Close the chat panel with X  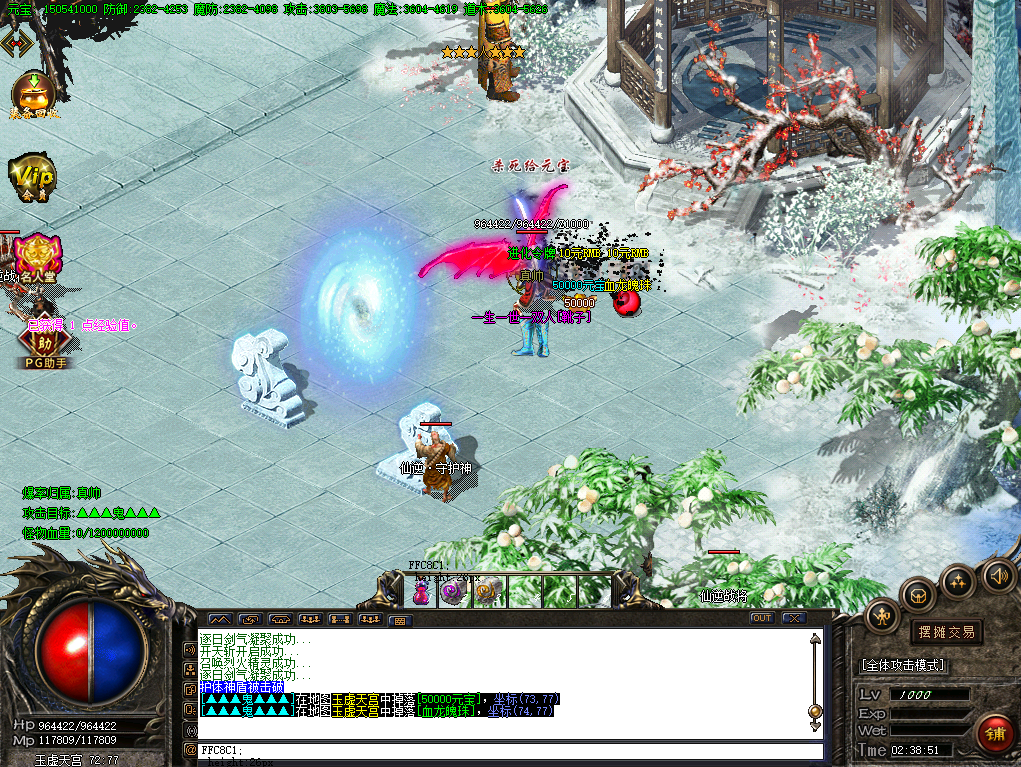click(794, 618)
